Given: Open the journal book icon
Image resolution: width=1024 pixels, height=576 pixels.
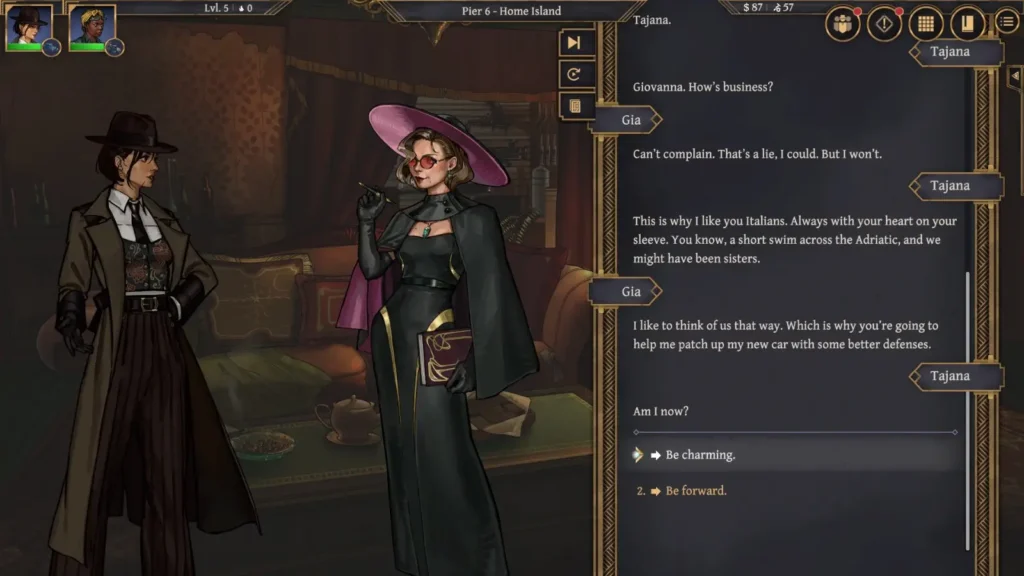Looking at the screenshot, I should click(x=967, y=23).
